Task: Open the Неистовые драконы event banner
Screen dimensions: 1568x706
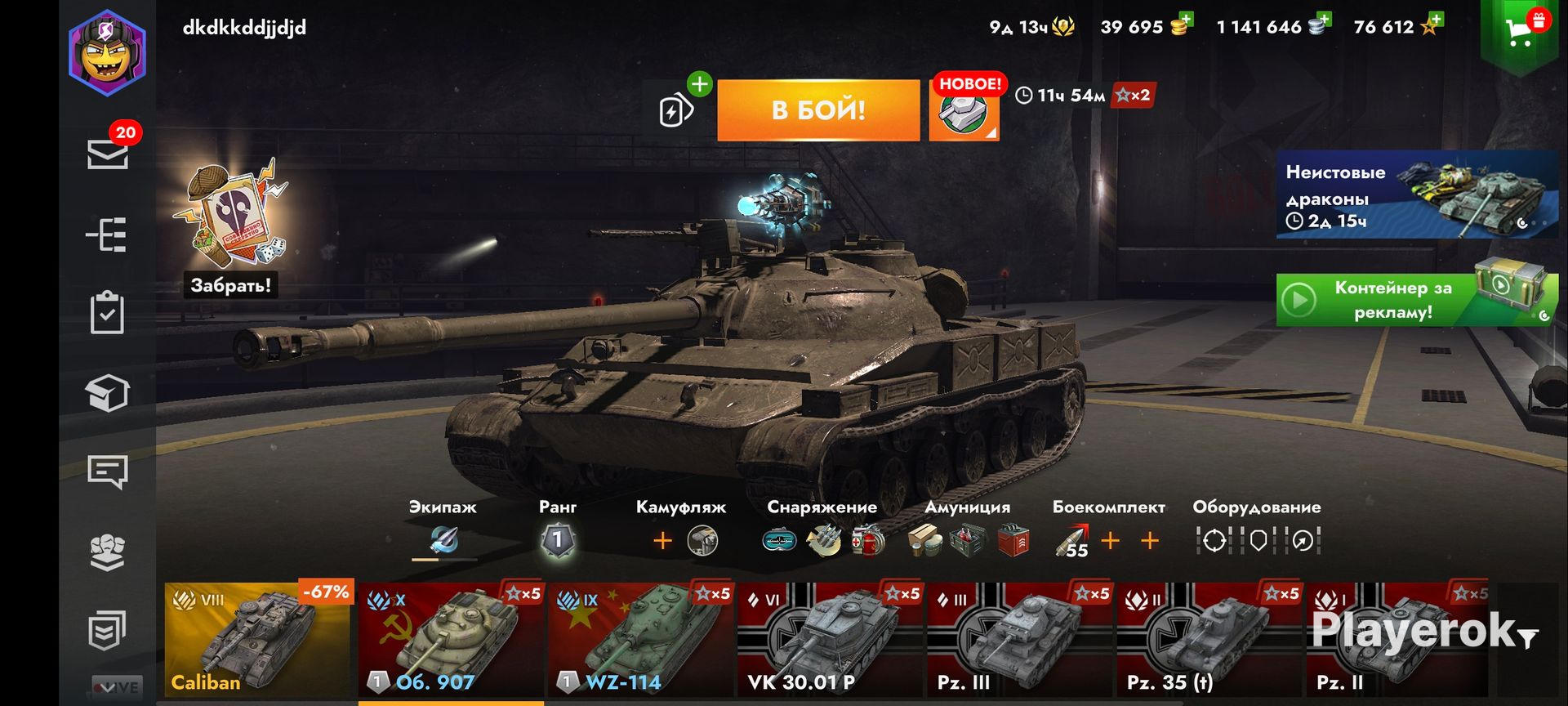Action: 1416,194
